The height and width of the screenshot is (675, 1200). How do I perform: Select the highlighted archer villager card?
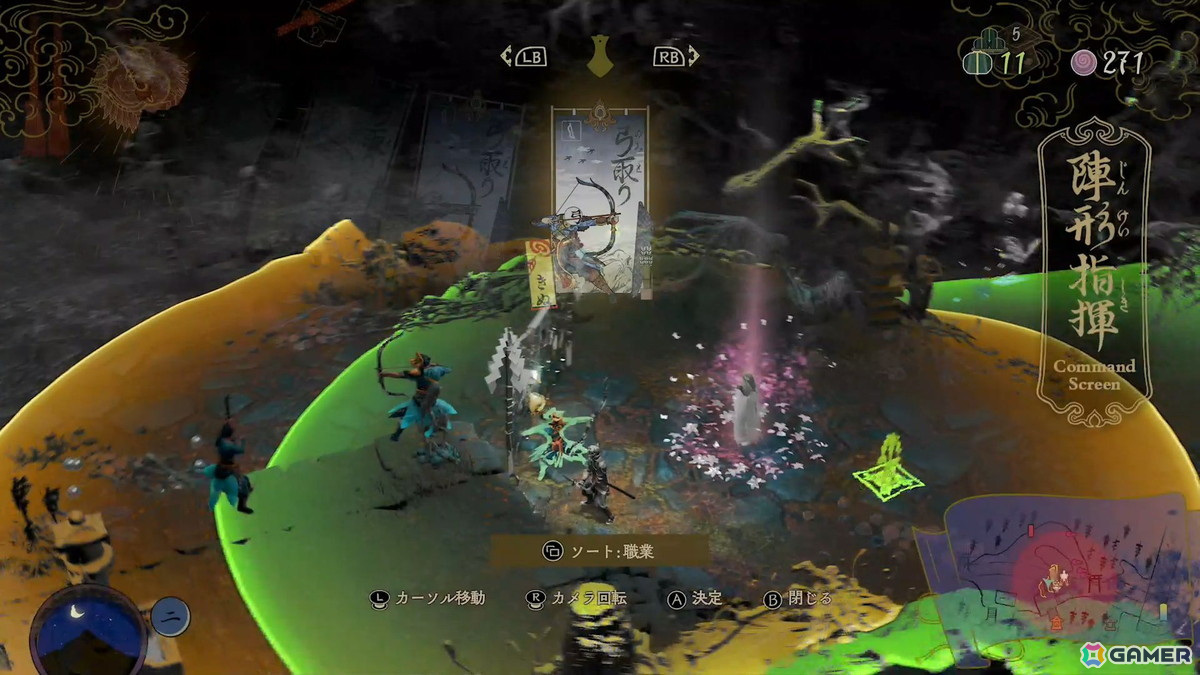[600, 200]
